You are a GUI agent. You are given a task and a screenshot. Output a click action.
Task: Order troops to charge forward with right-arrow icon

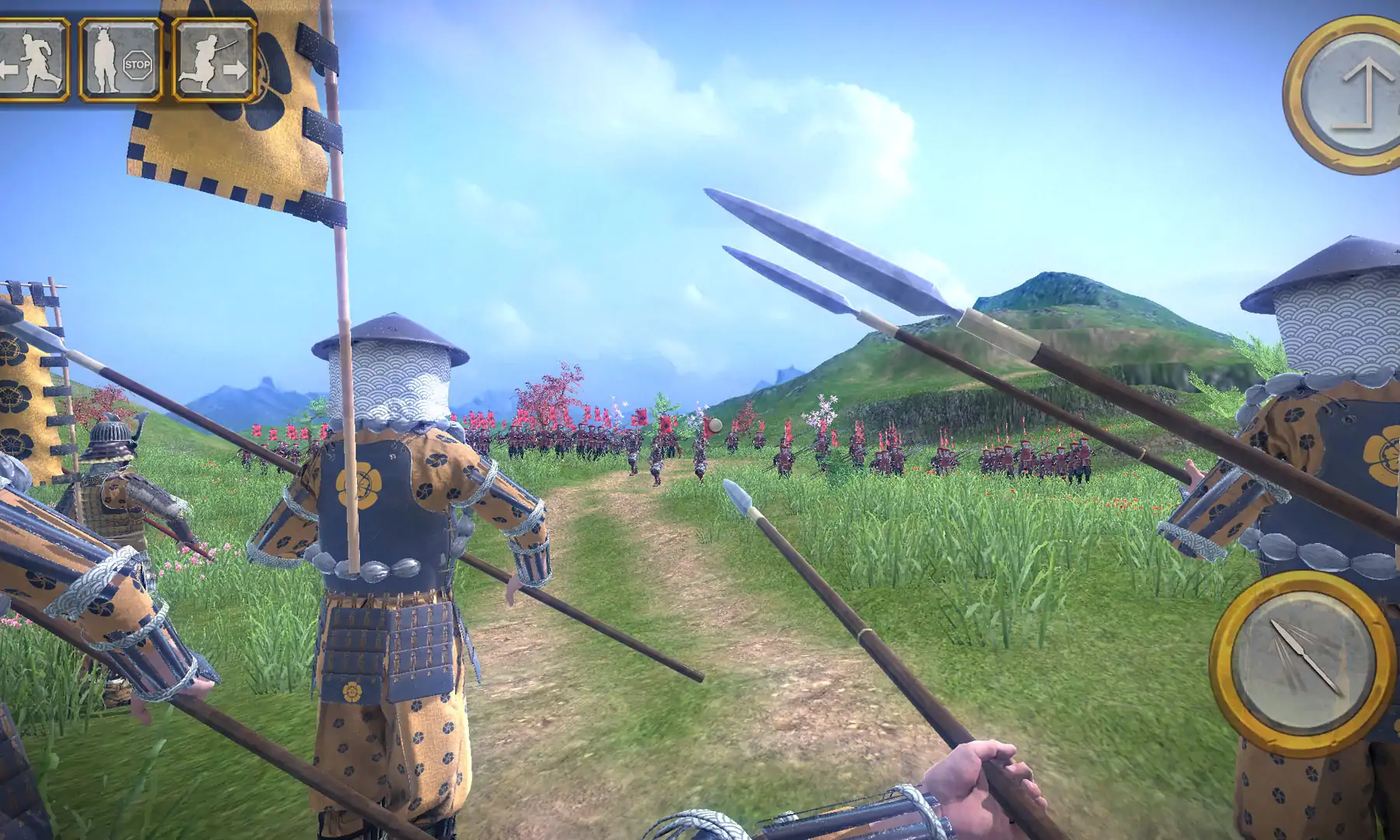tap(215, 60)
